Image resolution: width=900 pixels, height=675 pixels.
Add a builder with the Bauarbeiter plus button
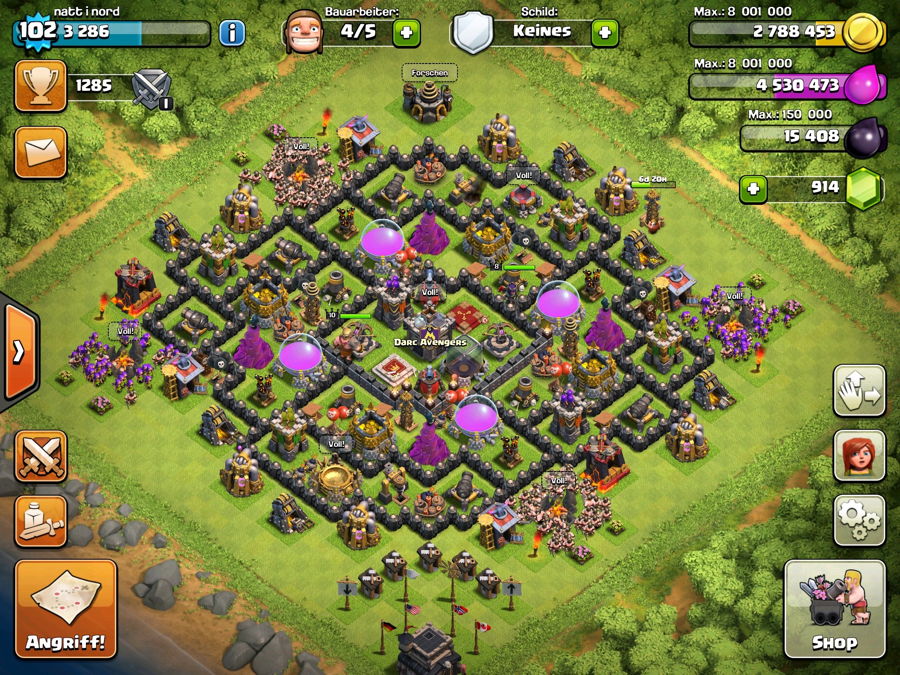pos(406,32)
